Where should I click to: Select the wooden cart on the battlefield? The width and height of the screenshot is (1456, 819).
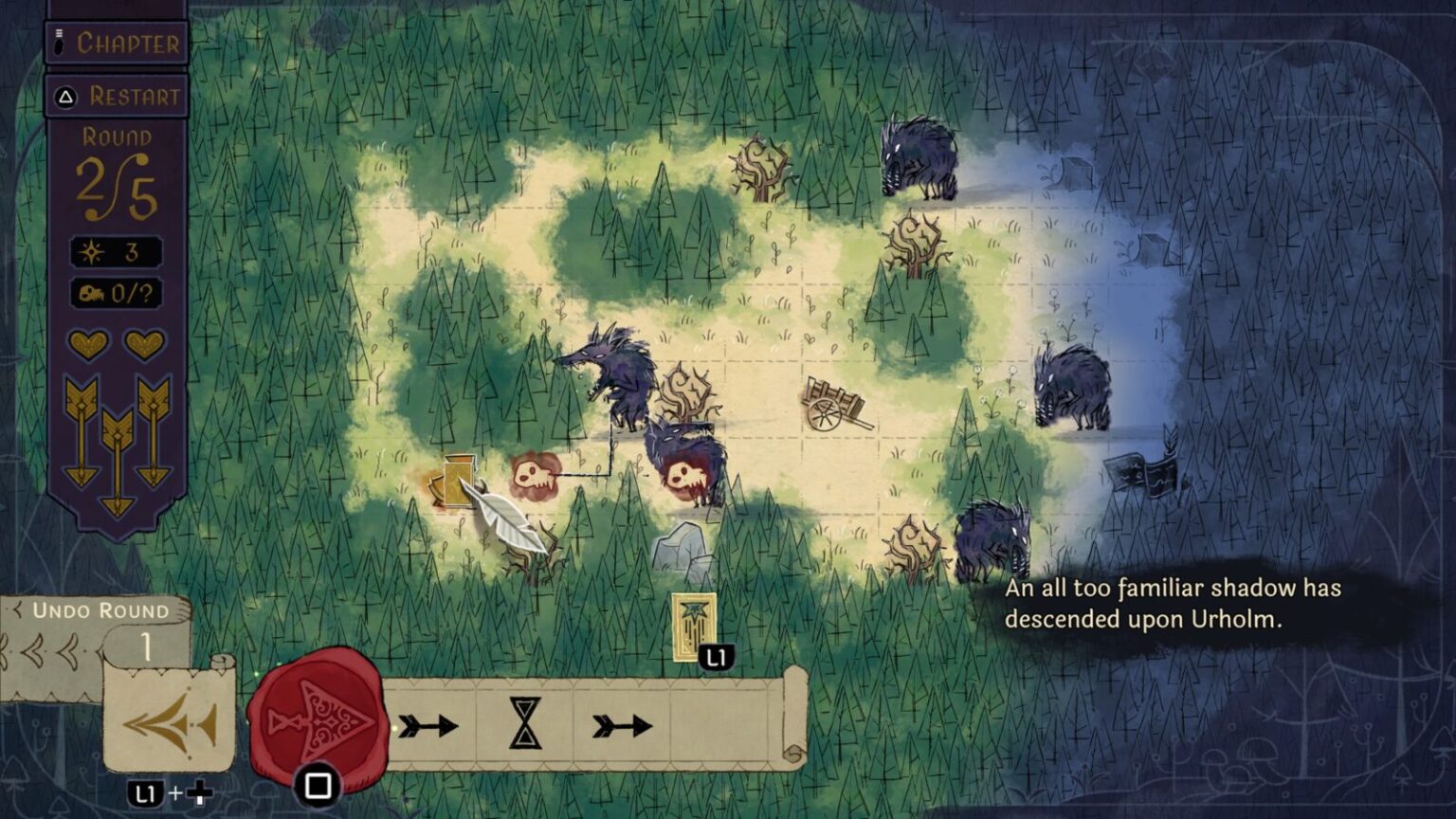coord(834,403)
